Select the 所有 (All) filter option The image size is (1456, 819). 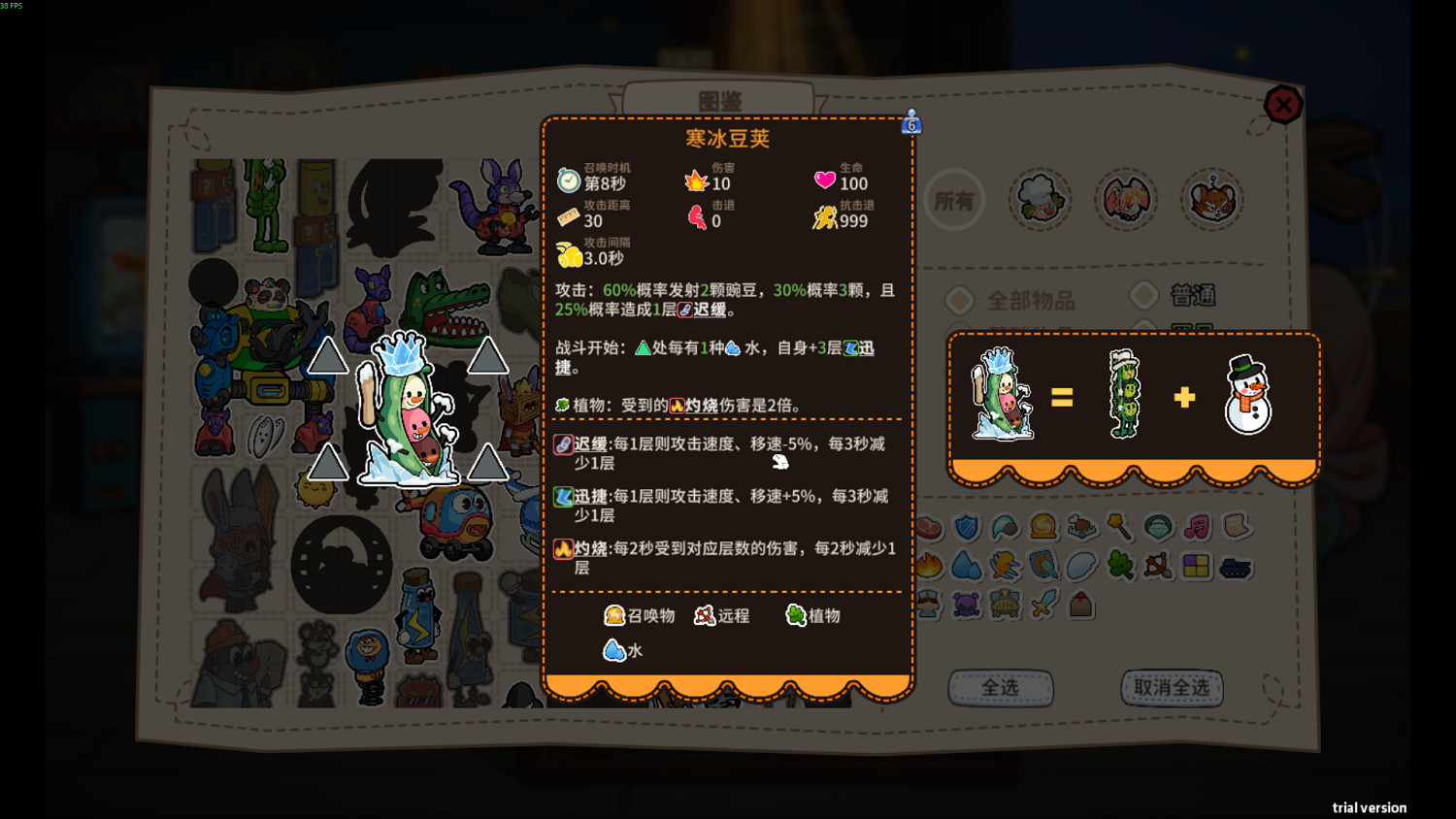point(954,199)
